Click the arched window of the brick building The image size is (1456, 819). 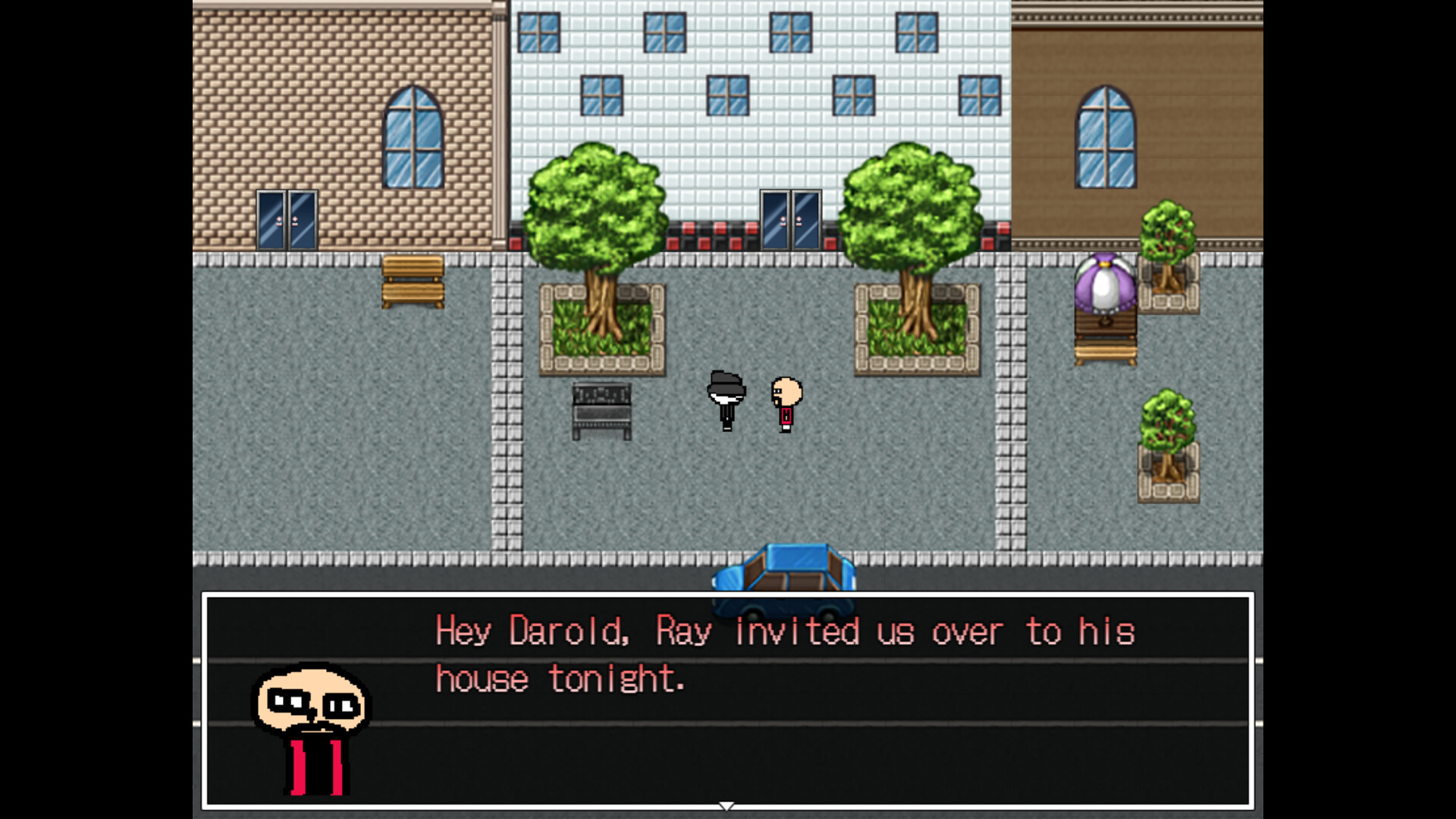point(413,136)
